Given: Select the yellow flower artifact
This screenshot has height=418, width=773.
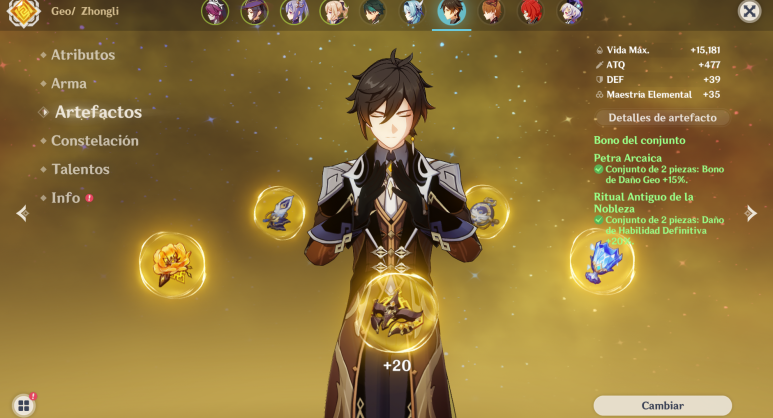Looking at the screenshot, I should pyautogui.click(x=172, y=262).
